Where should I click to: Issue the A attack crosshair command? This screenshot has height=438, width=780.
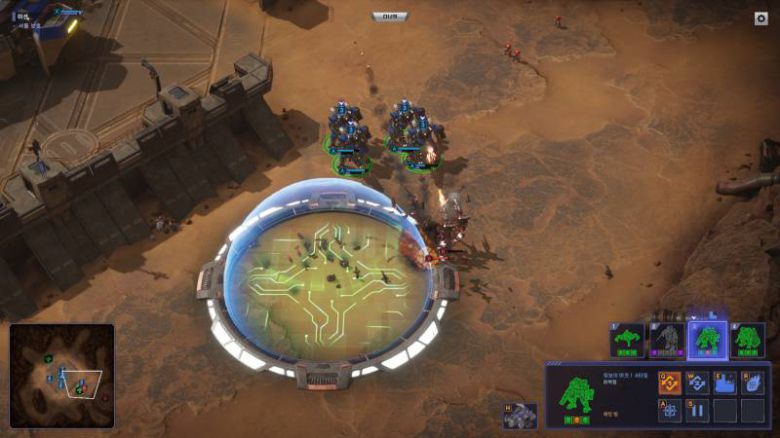click(x=669, y=410)
